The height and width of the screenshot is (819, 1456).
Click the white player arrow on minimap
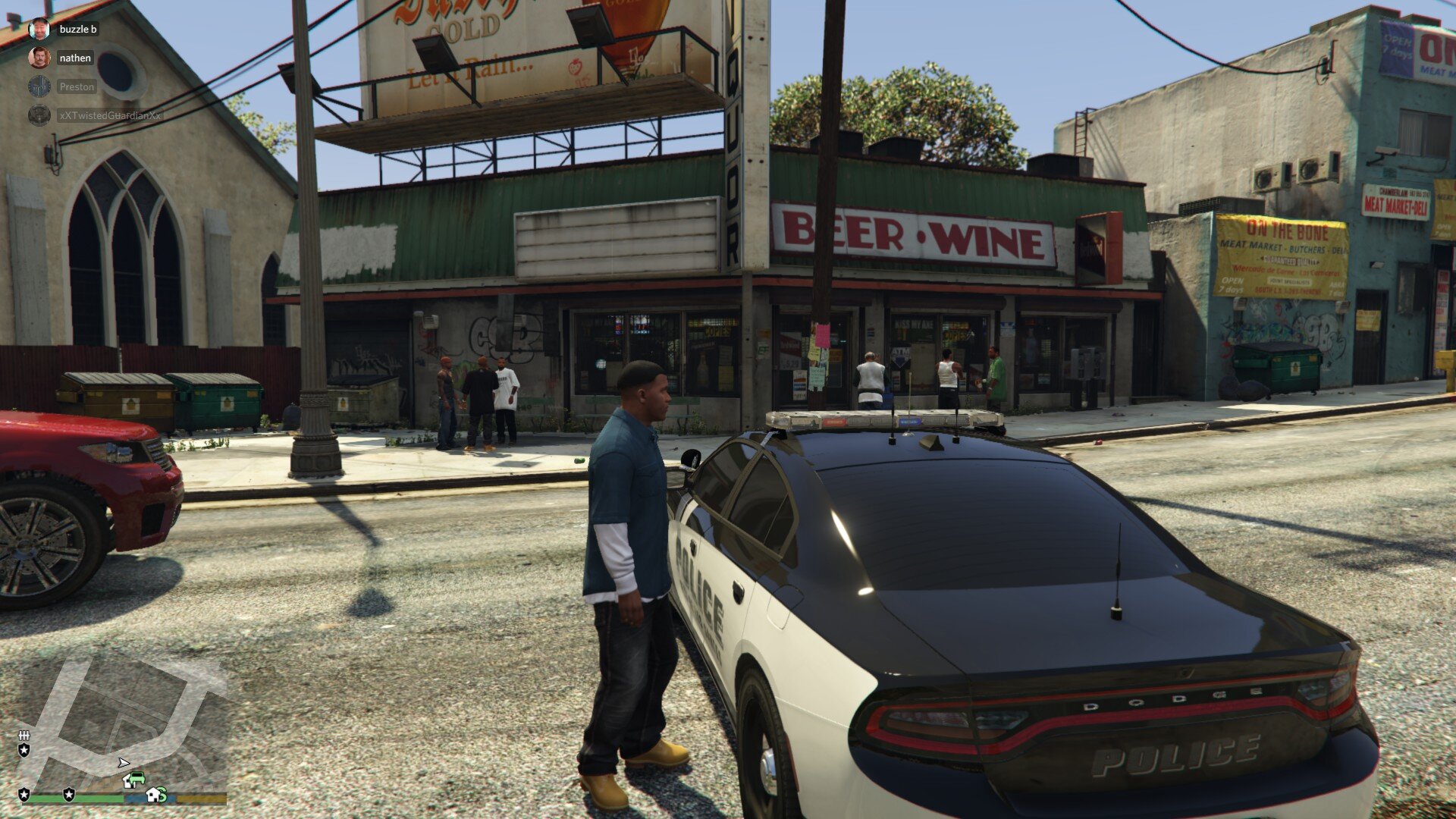click(123, 762)
